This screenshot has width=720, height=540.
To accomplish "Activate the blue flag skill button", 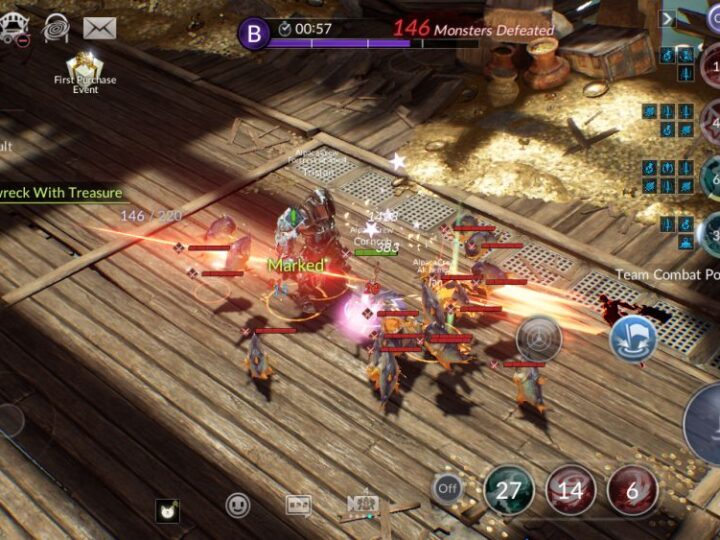I will pos(633,338).
